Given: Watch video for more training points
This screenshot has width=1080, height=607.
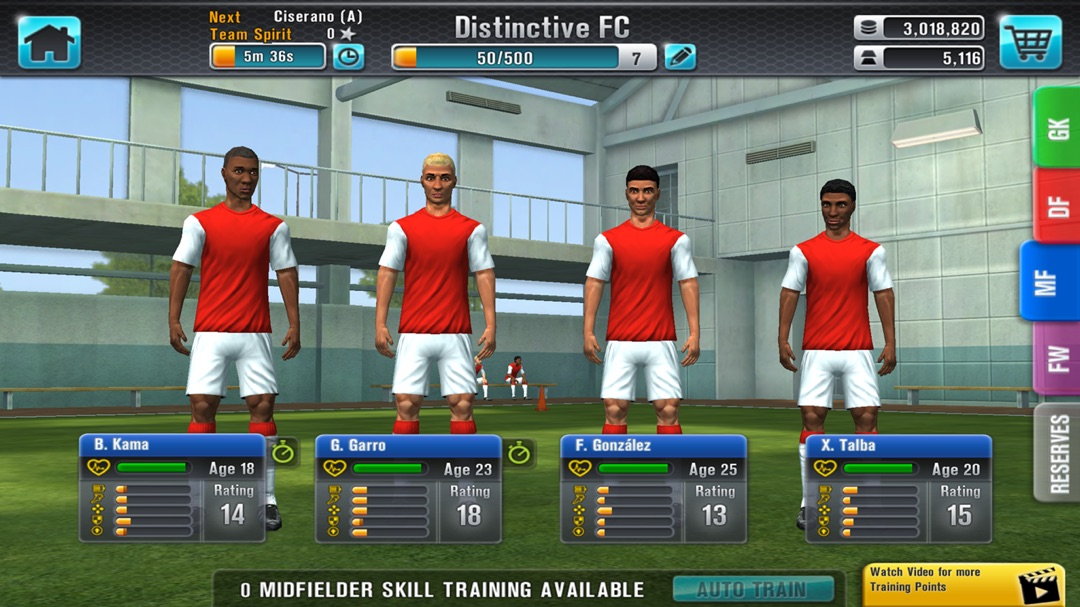Looking at the screenshot, I should [963, 585].
